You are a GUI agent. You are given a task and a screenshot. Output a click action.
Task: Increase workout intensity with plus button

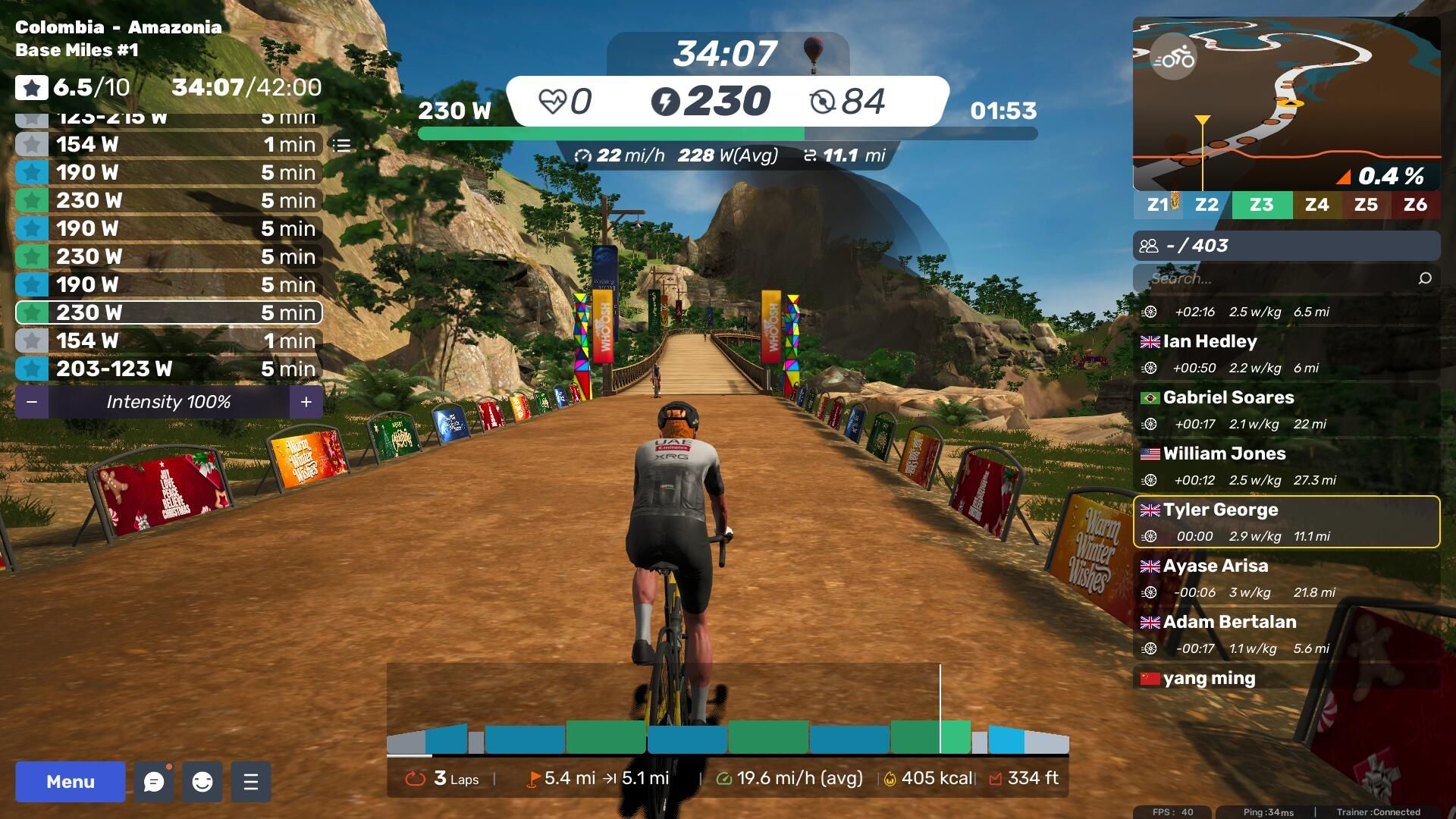tap(306, 402)
